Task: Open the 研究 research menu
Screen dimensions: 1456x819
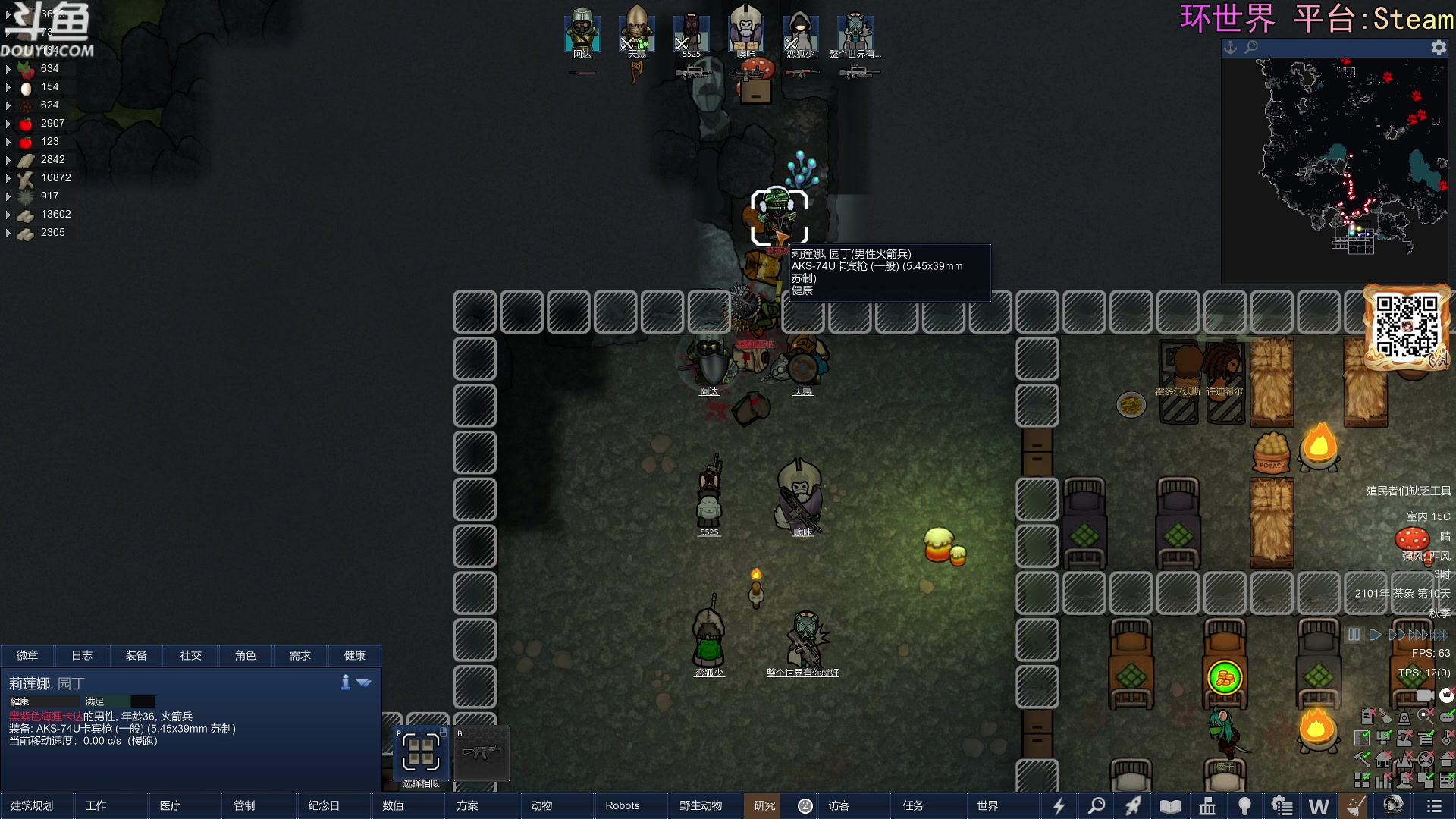Action: tap(764, 805)
